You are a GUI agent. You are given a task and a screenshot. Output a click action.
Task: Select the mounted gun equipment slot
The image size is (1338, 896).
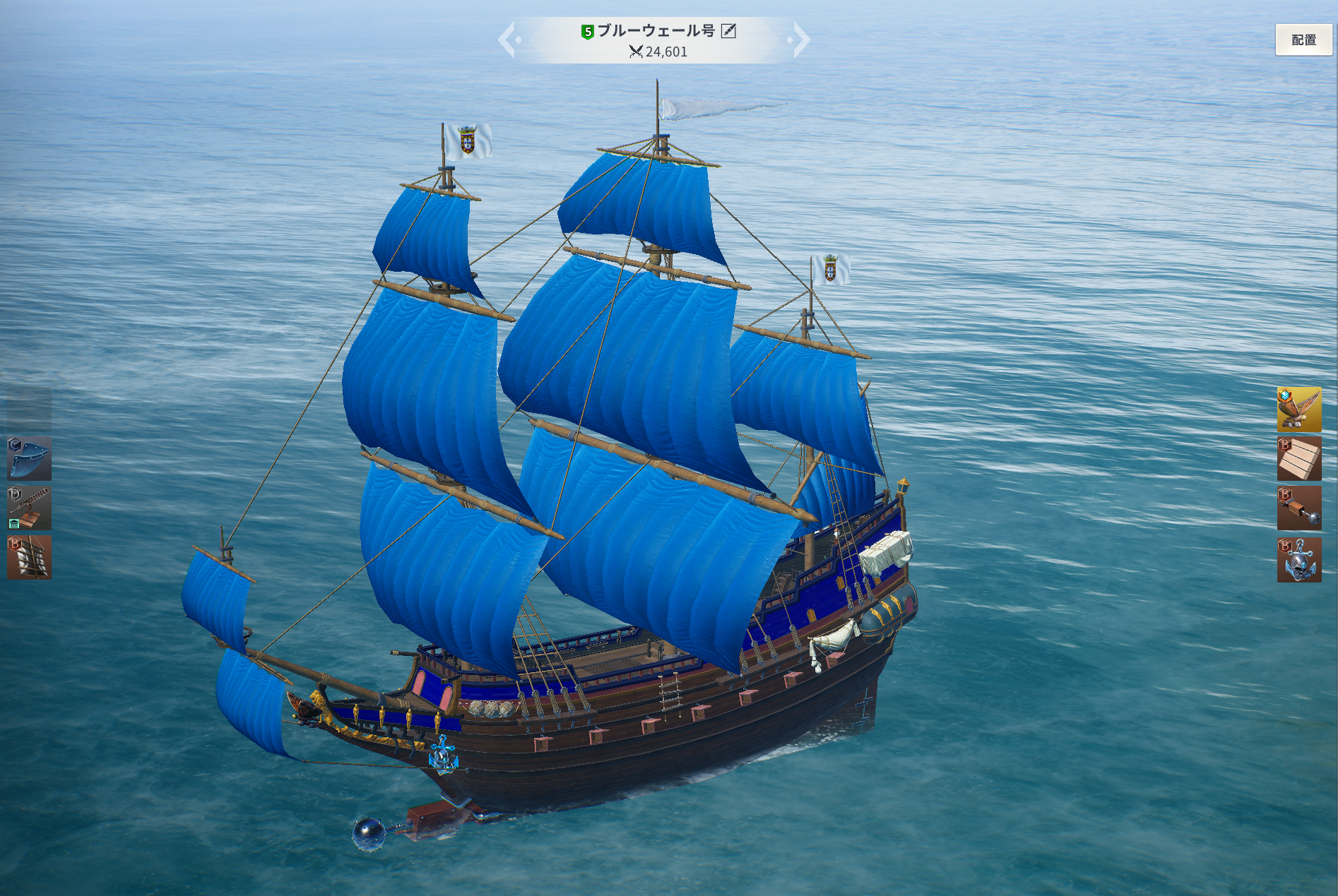[x=29, y=508]
